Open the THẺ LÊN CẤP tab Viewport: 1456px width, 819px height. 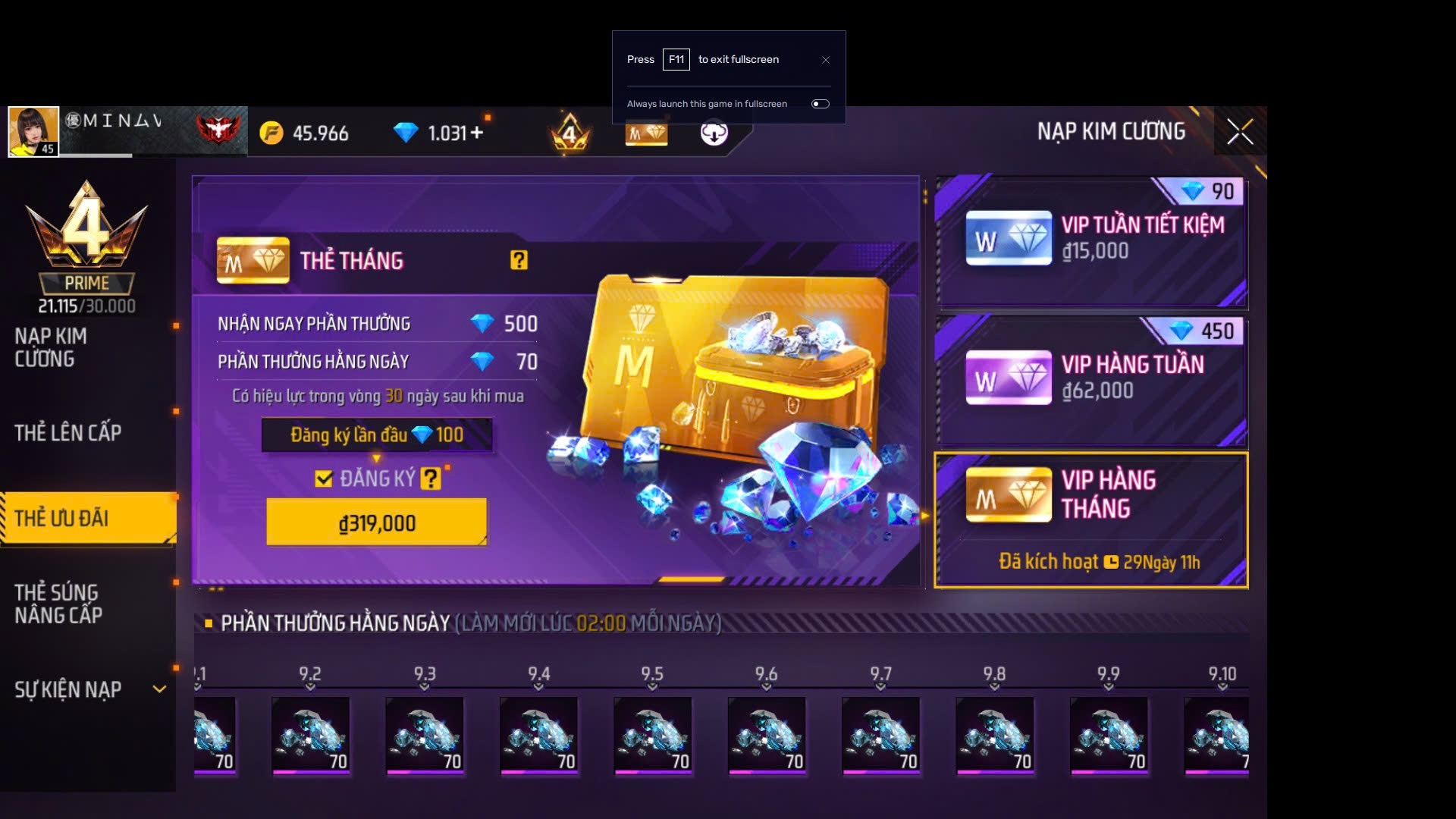(x=68, y=433)
